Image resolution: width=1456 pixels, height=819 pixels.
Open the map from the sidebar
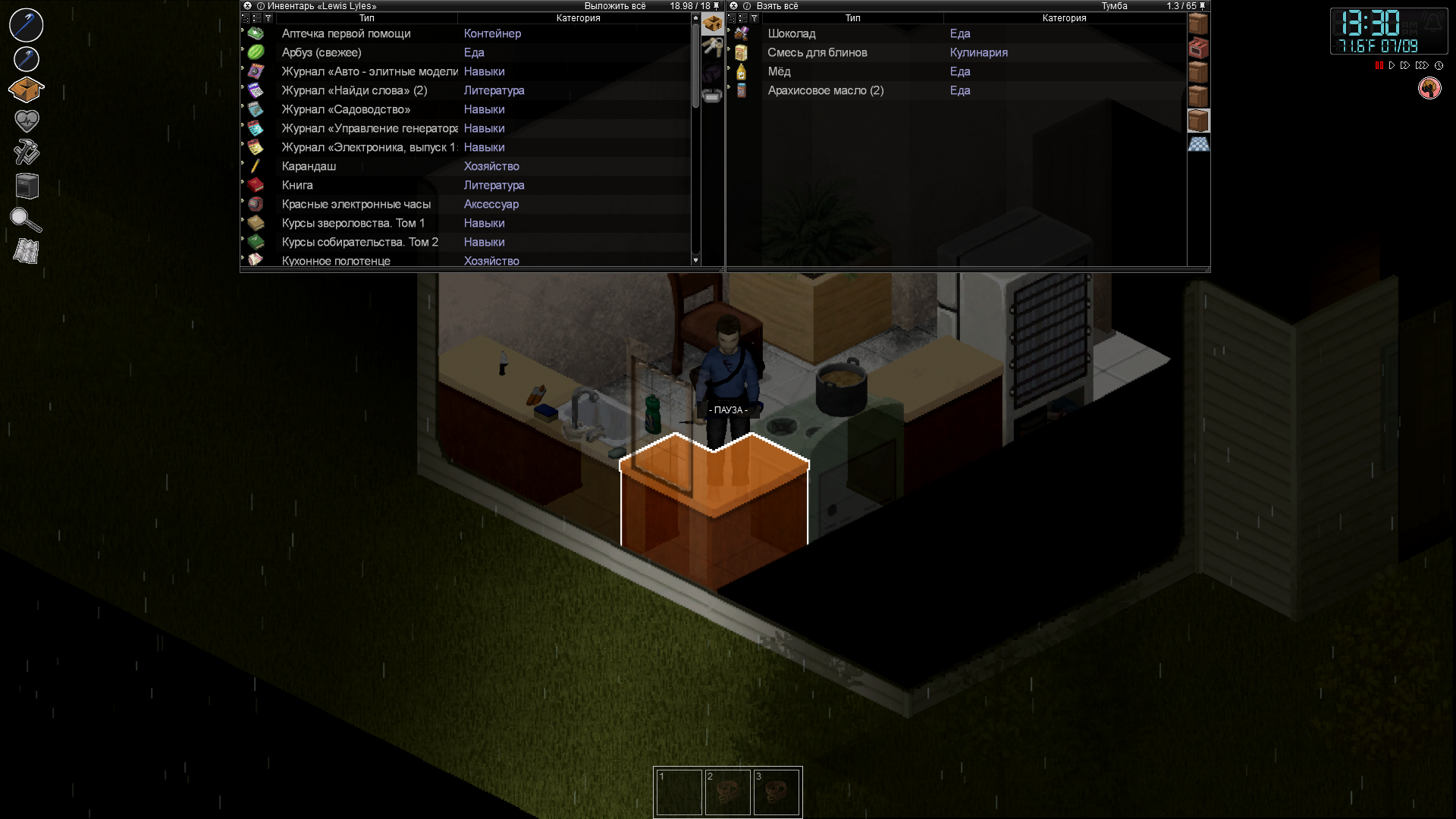pos(27,251)
